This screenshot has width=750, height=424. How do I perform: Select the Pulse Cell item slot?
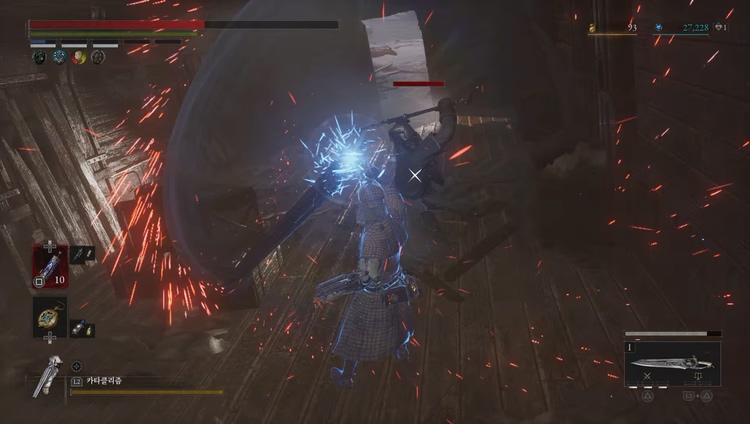point(50,264)
